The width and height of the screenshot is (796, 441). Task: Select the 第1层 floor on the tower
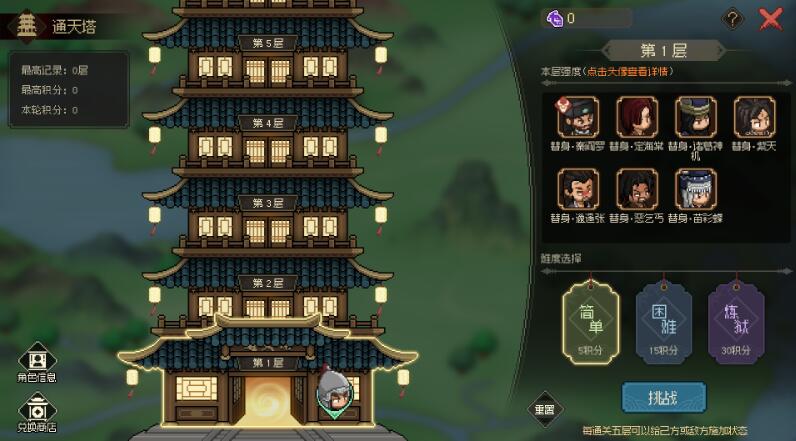point(267,362)
